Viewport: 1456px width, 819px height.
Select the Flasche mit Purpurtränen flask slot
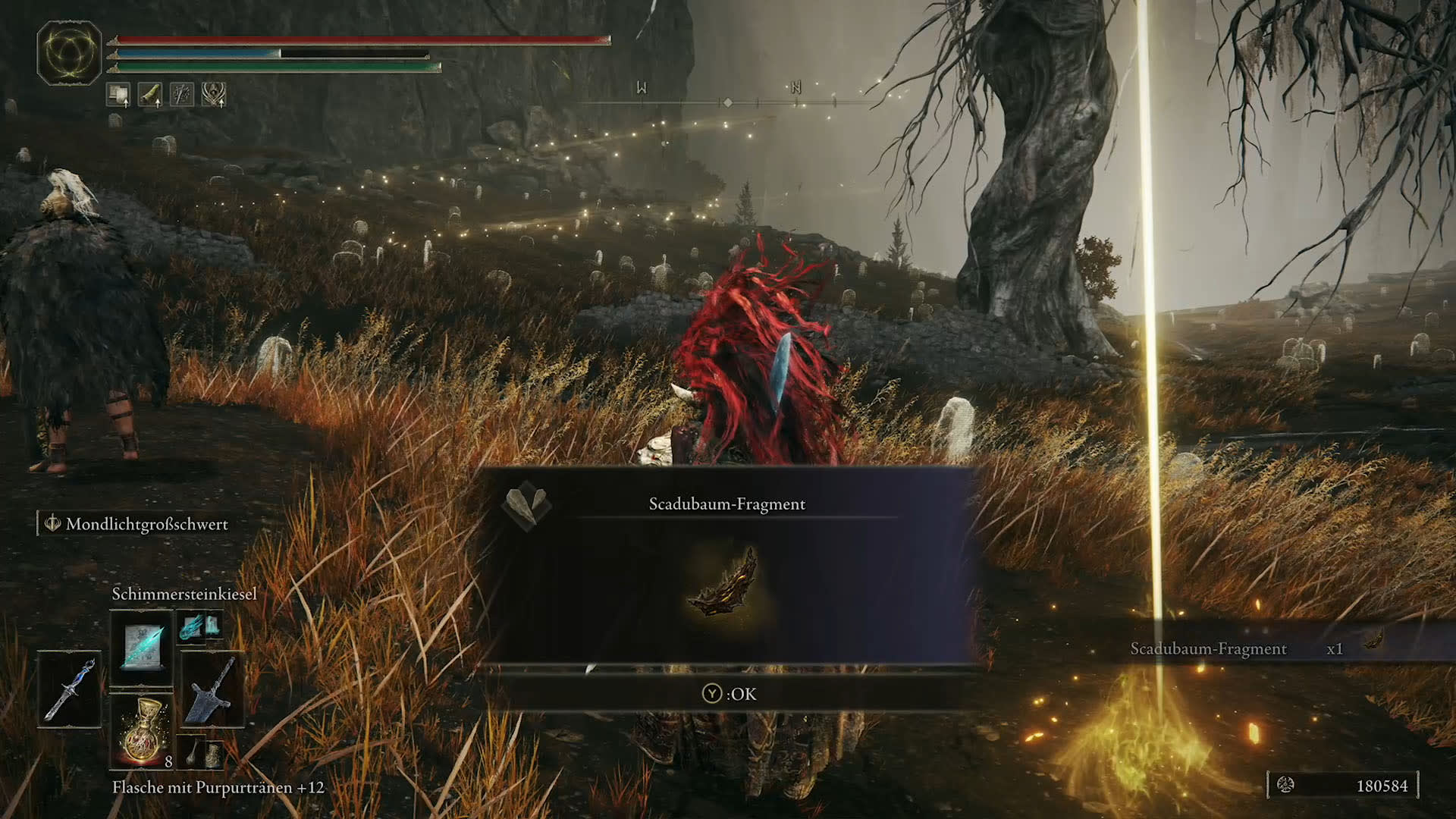click(142, 730)
